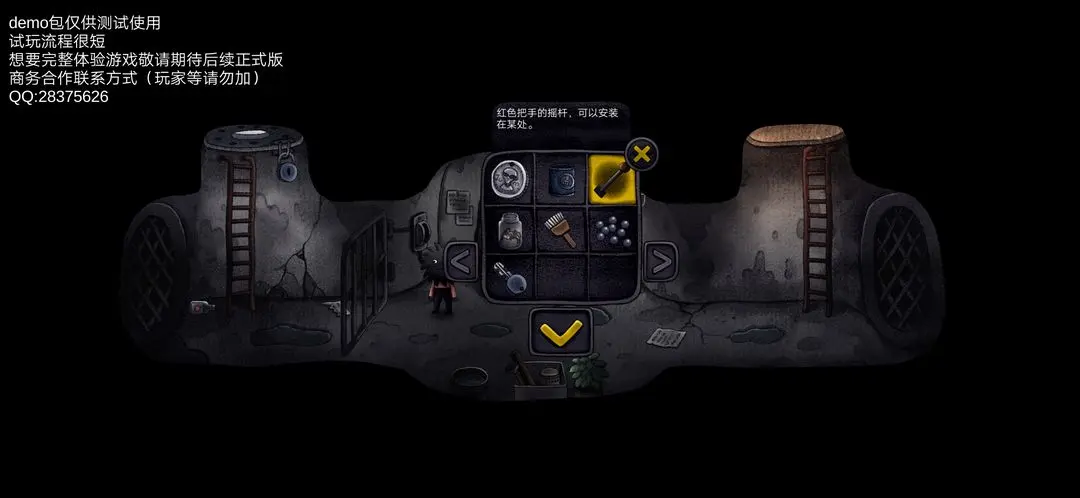Choose the pile of dark beads slot

pos(611,230)
